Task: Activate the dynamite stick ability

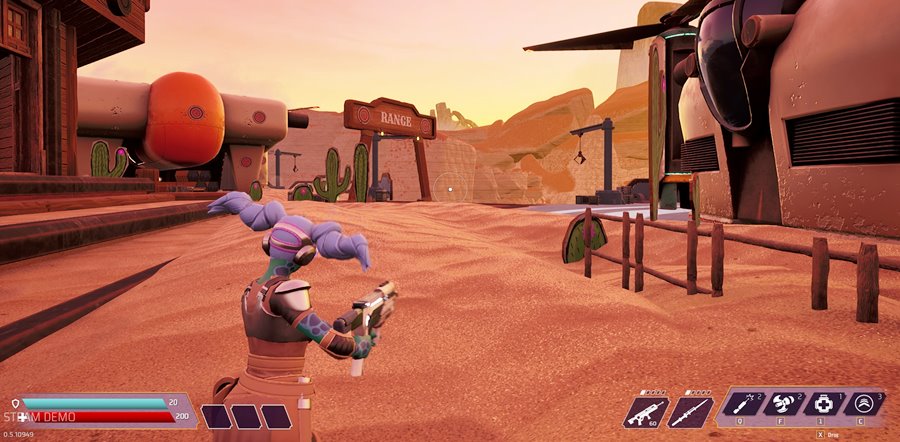Action: click(x=742, y=404)
